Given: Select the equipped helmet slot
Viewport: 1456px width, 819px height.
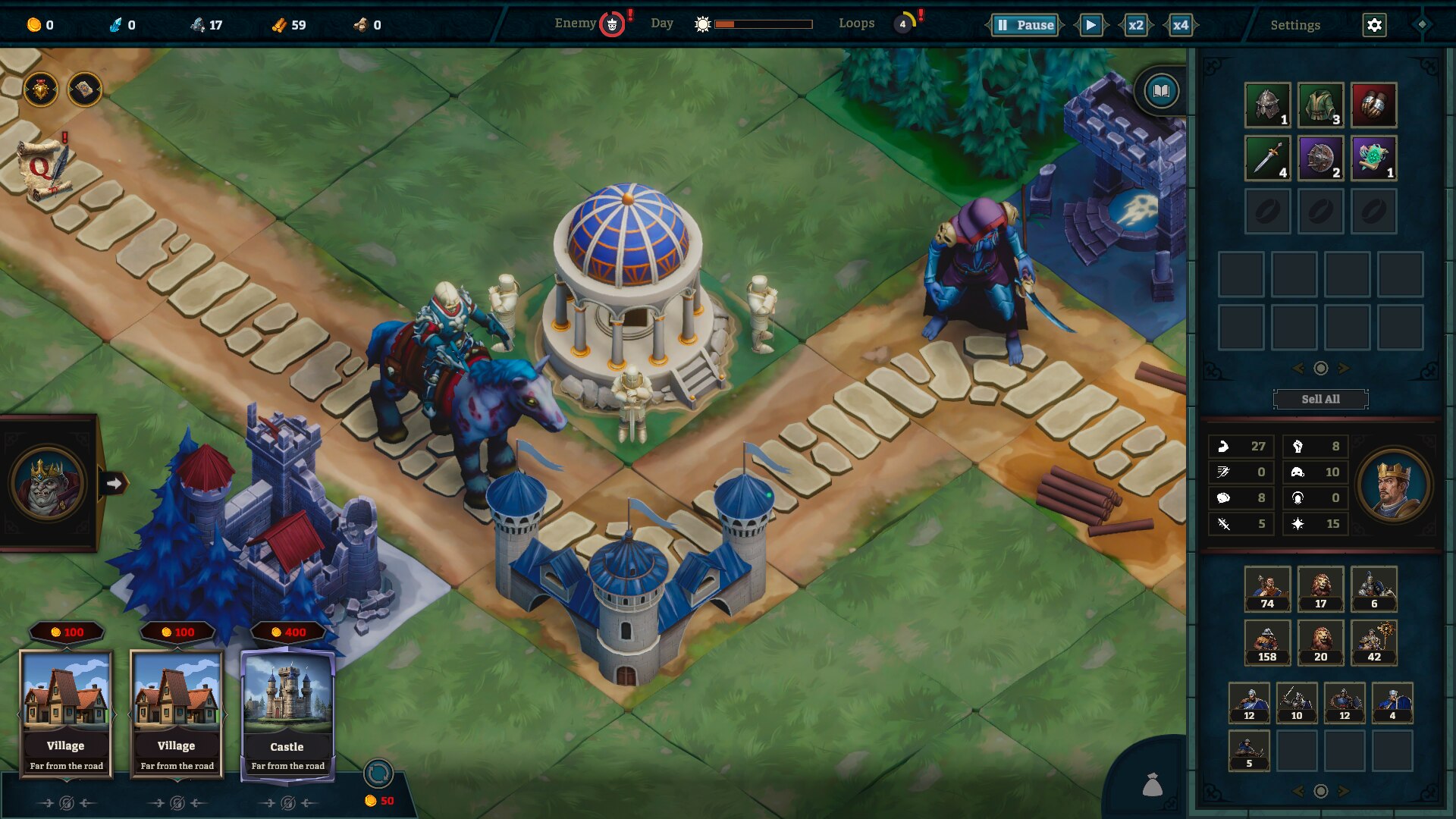Looking at the screenshot, I should click(x=1267, y=105).
